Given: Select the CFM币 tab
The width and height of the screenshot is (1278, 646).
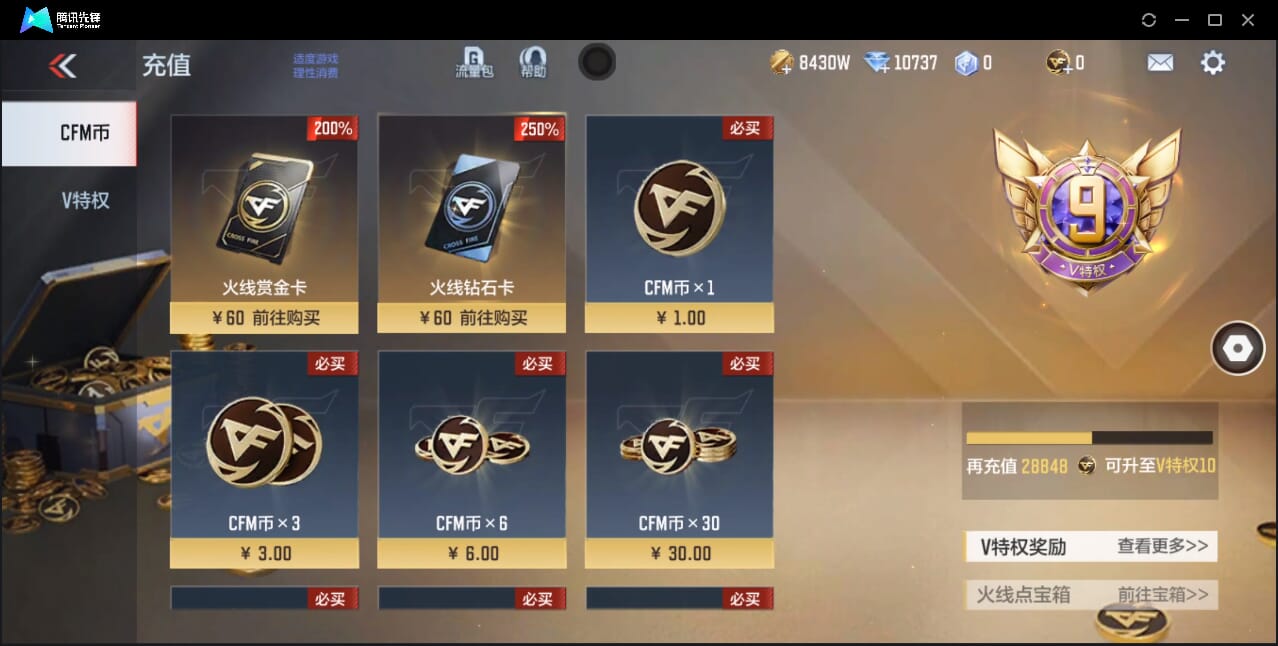Looking at the screenshot, I should click(84, 133).
